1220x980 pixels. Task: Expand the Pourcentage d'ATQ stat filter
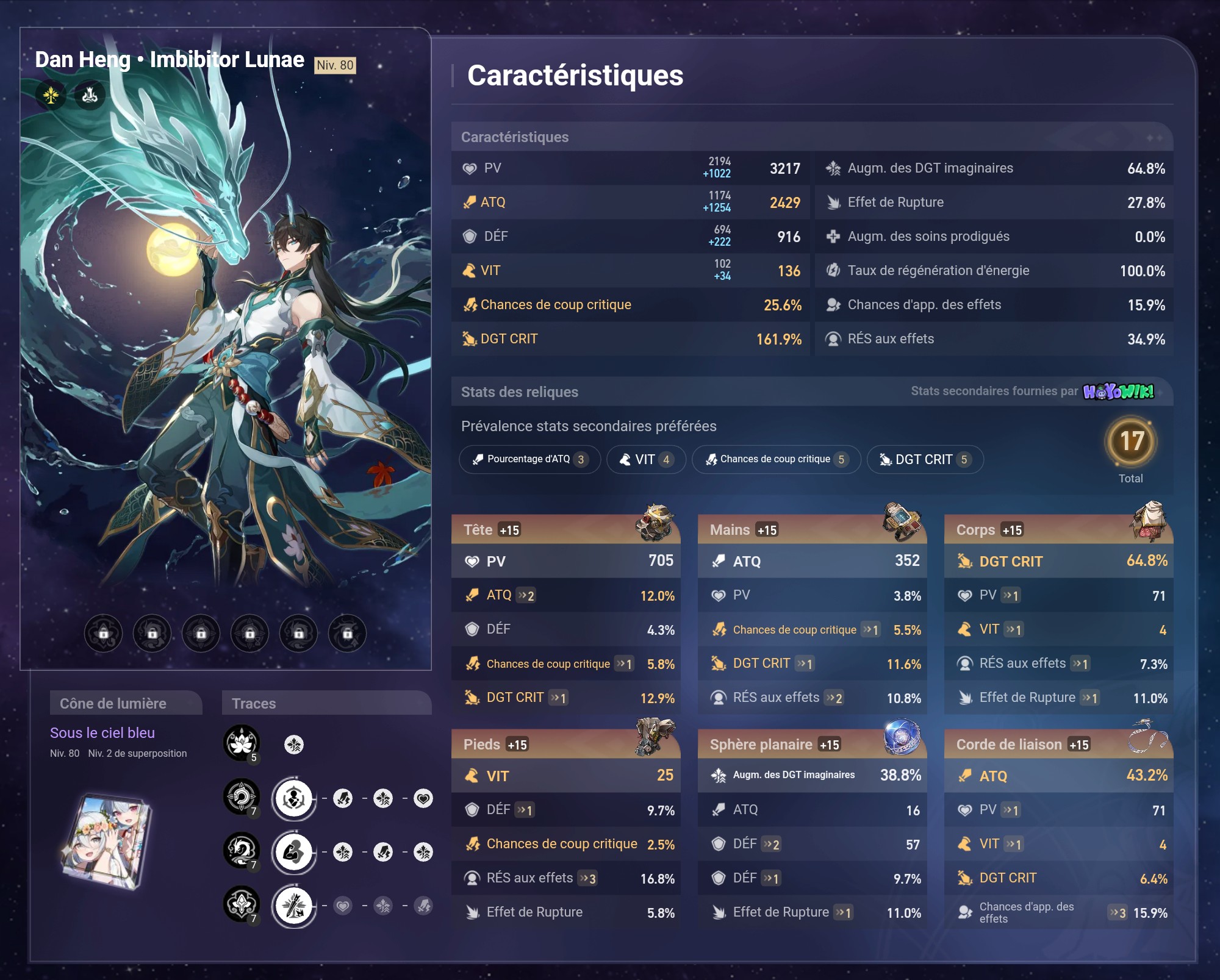pyautogui.click(x=529, y=460)
